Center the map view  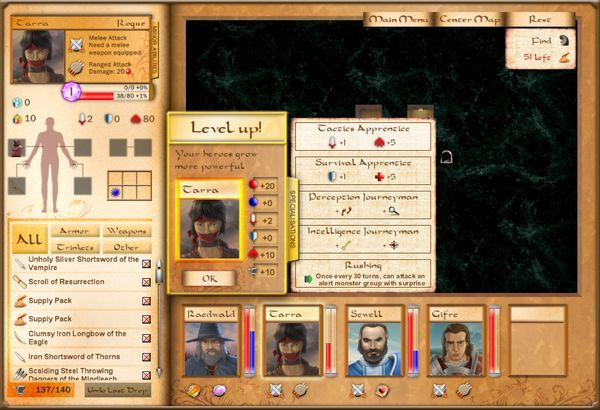point(469,19)
